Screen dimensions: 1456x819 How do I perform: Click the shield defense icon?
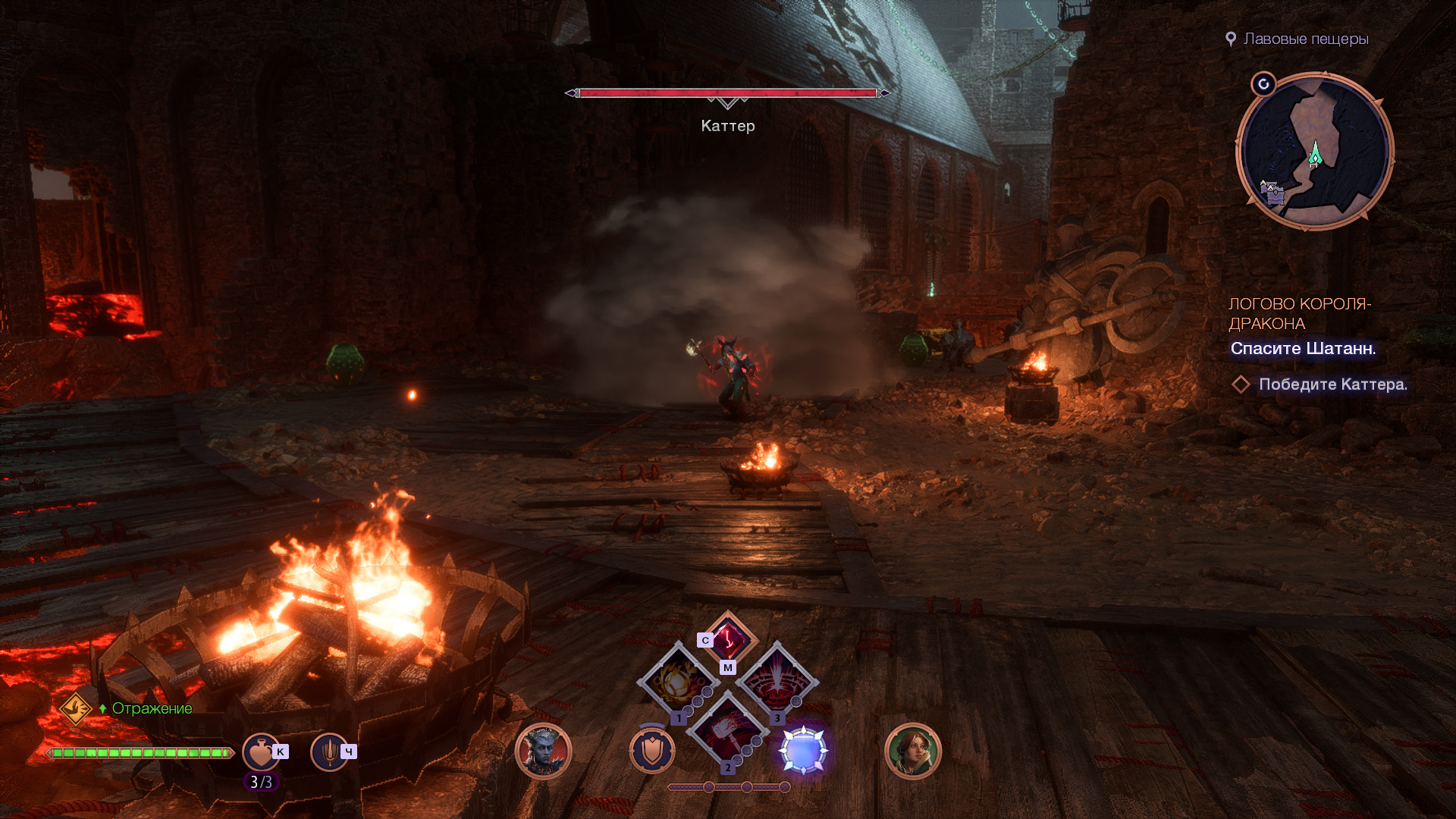click(651, 752)
